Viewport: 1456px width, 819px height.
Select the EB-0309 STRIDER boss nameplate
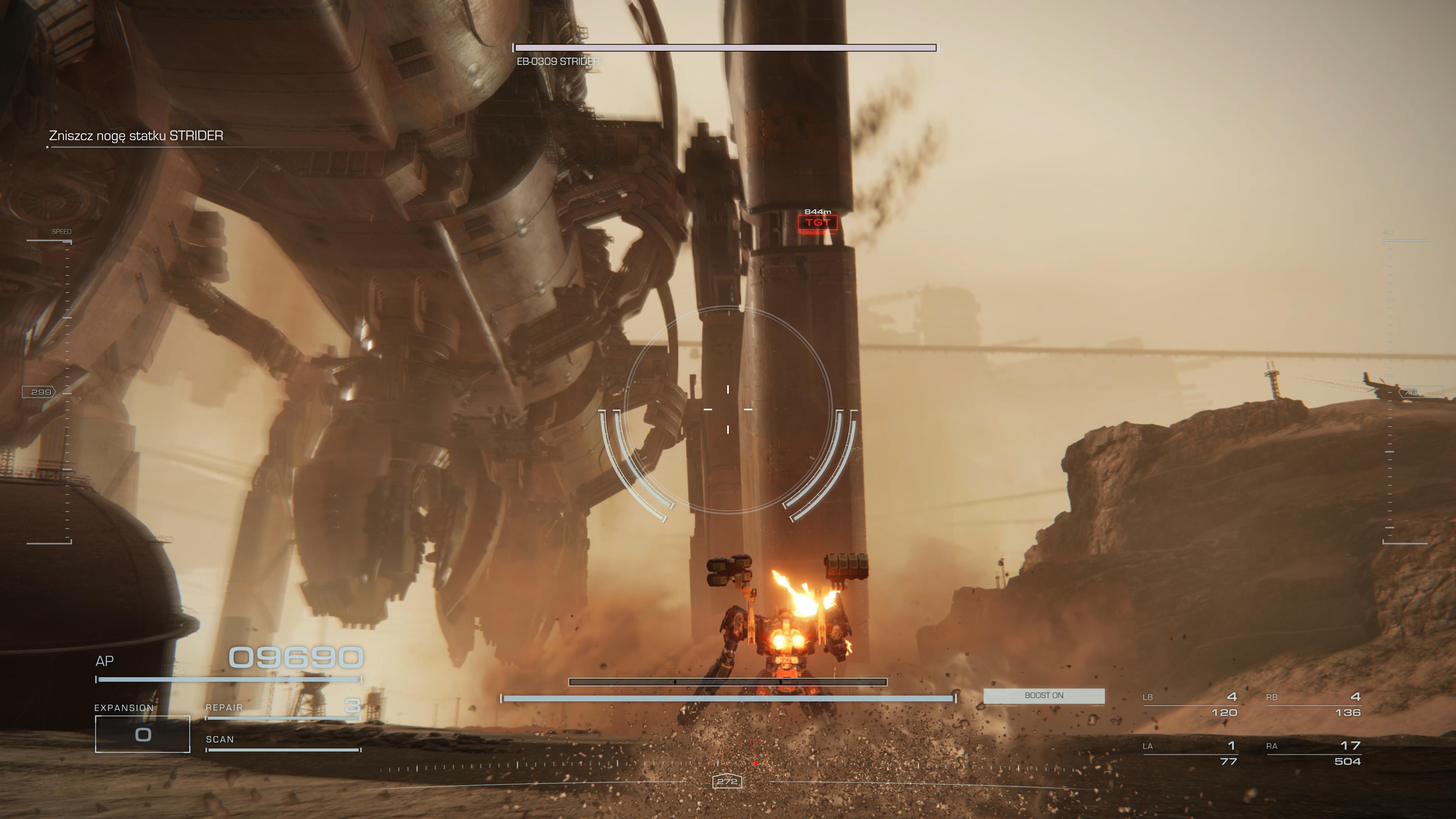pyautogui.click(x=559, y=62)
